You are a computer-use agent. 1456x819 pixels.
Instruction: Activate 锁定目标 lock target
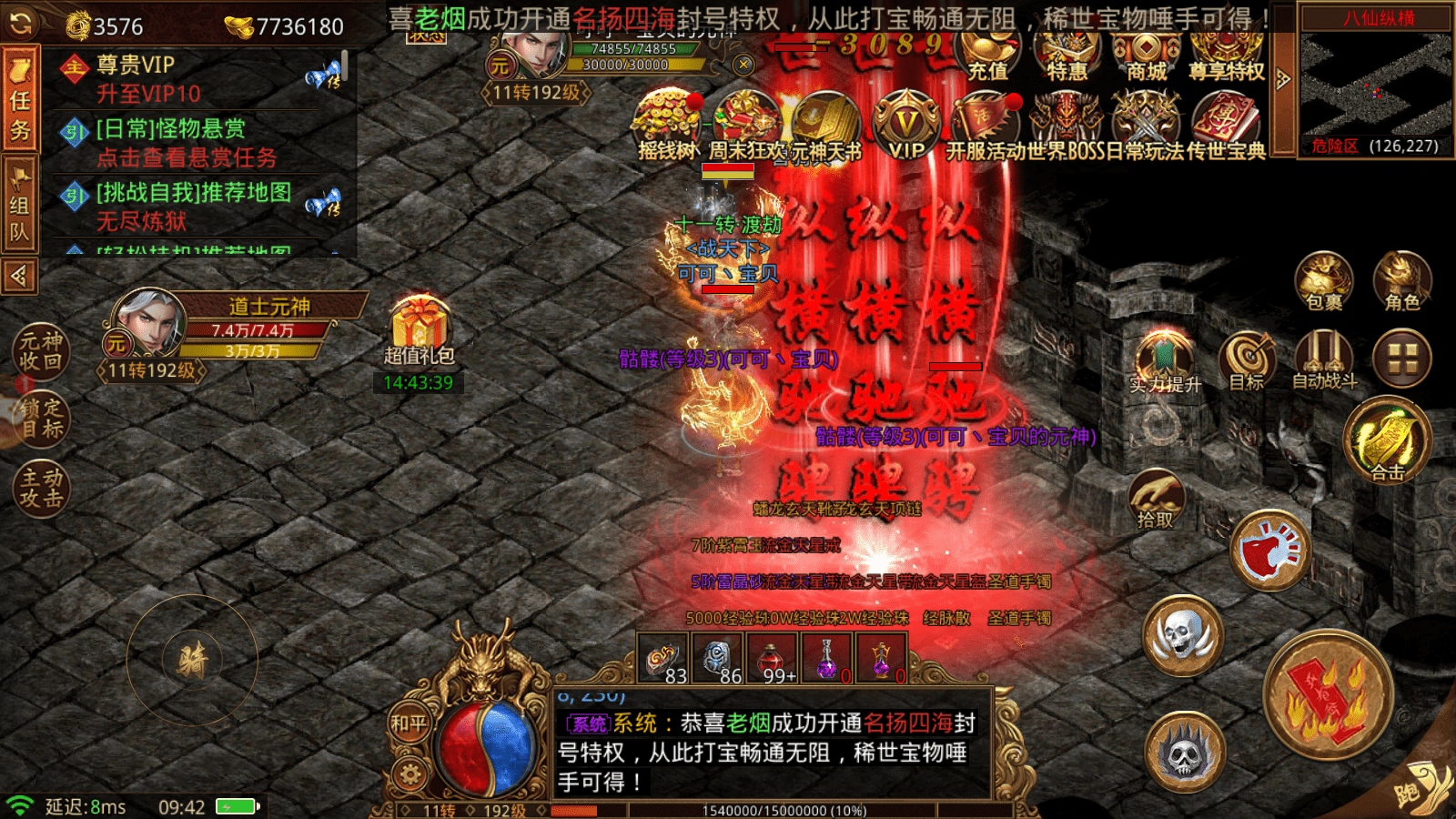point(41,420)
